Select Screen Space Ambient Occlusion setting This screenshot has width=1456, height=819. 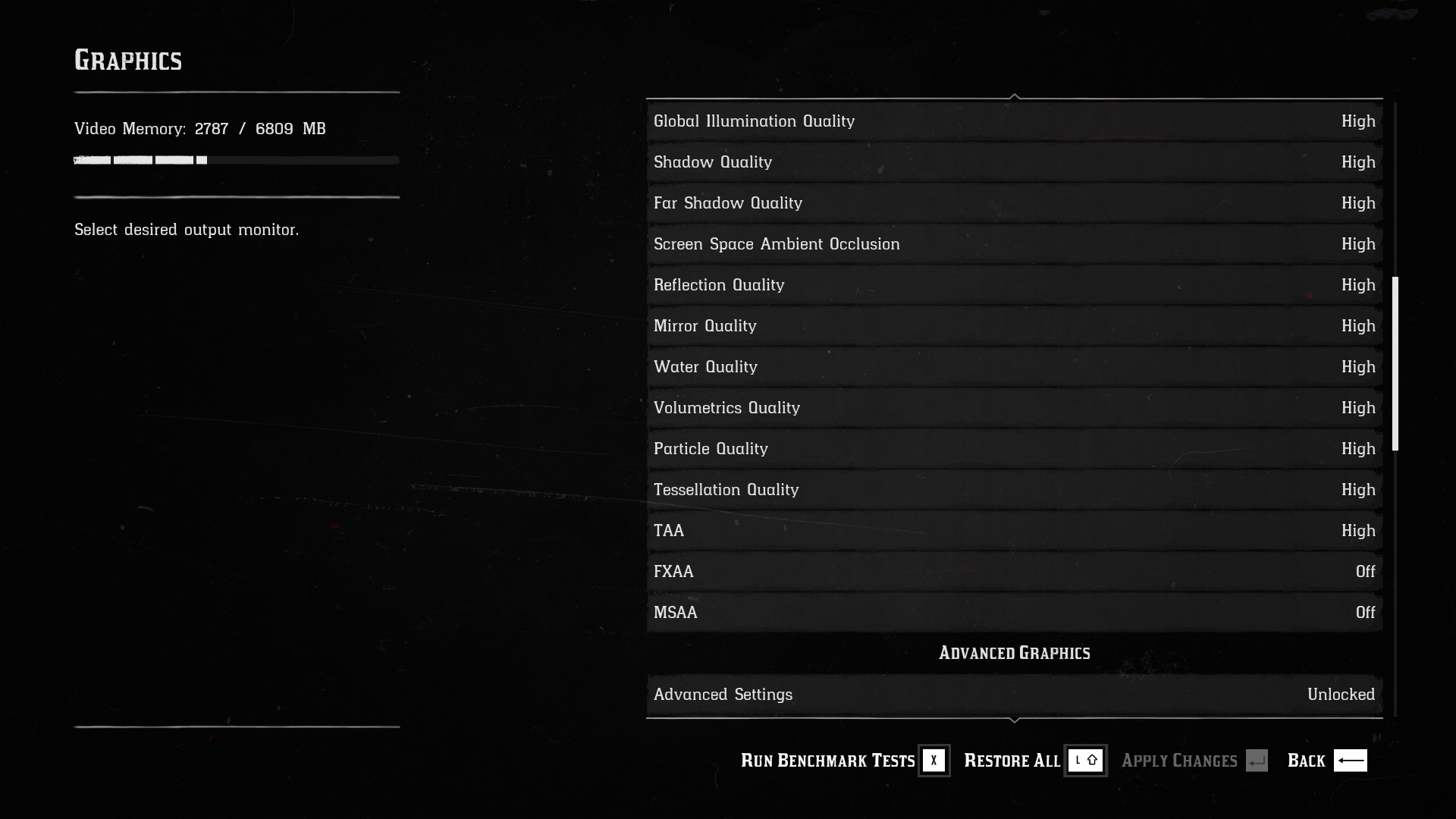pyautogui.click(x=1014, y=244)
